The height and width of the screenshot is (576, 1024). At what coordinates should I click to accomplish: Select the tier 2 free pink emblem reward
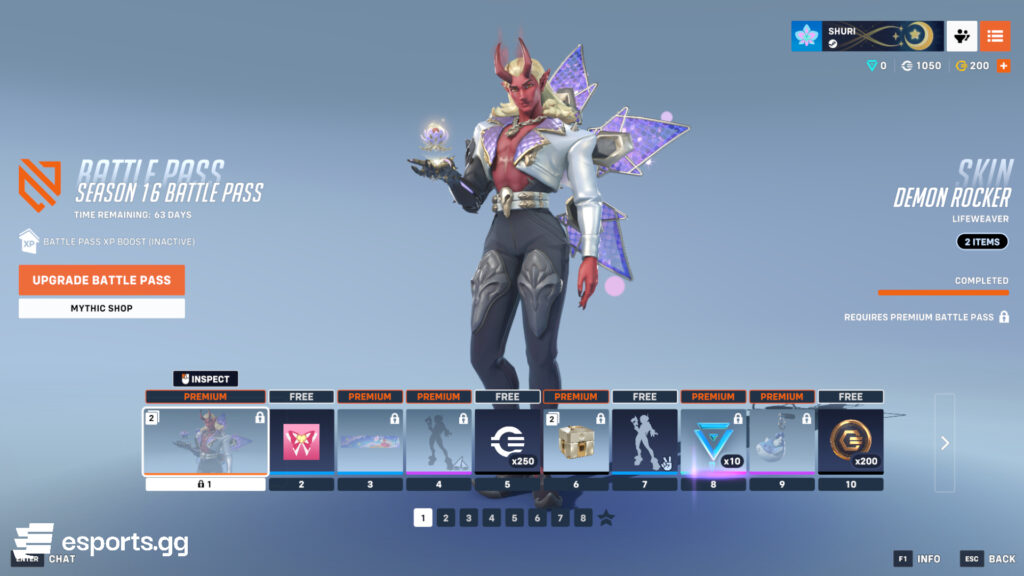coord(301,441)
